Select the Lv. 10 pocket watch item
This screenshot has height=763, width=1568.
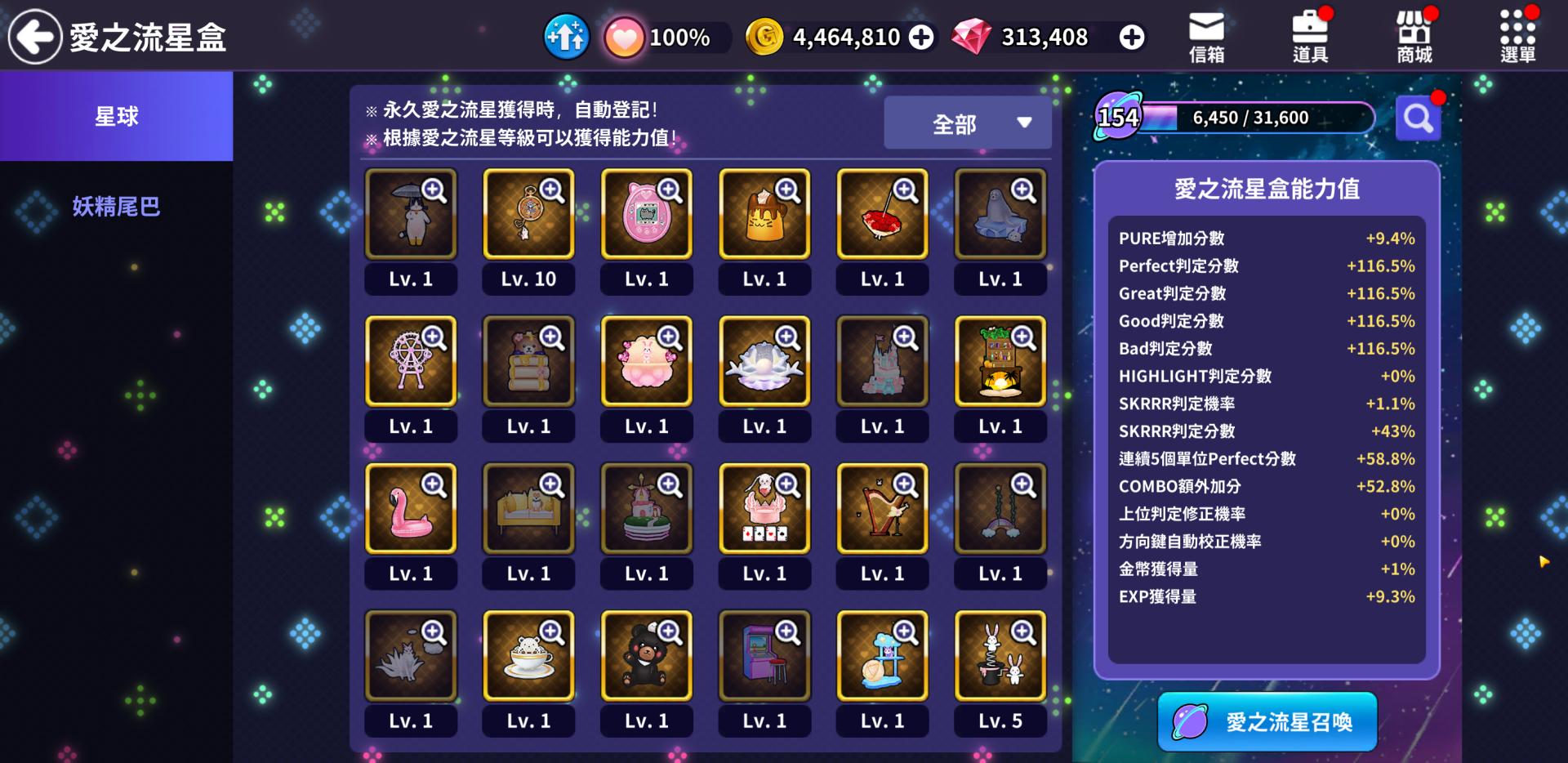click(x=528, y=215)
